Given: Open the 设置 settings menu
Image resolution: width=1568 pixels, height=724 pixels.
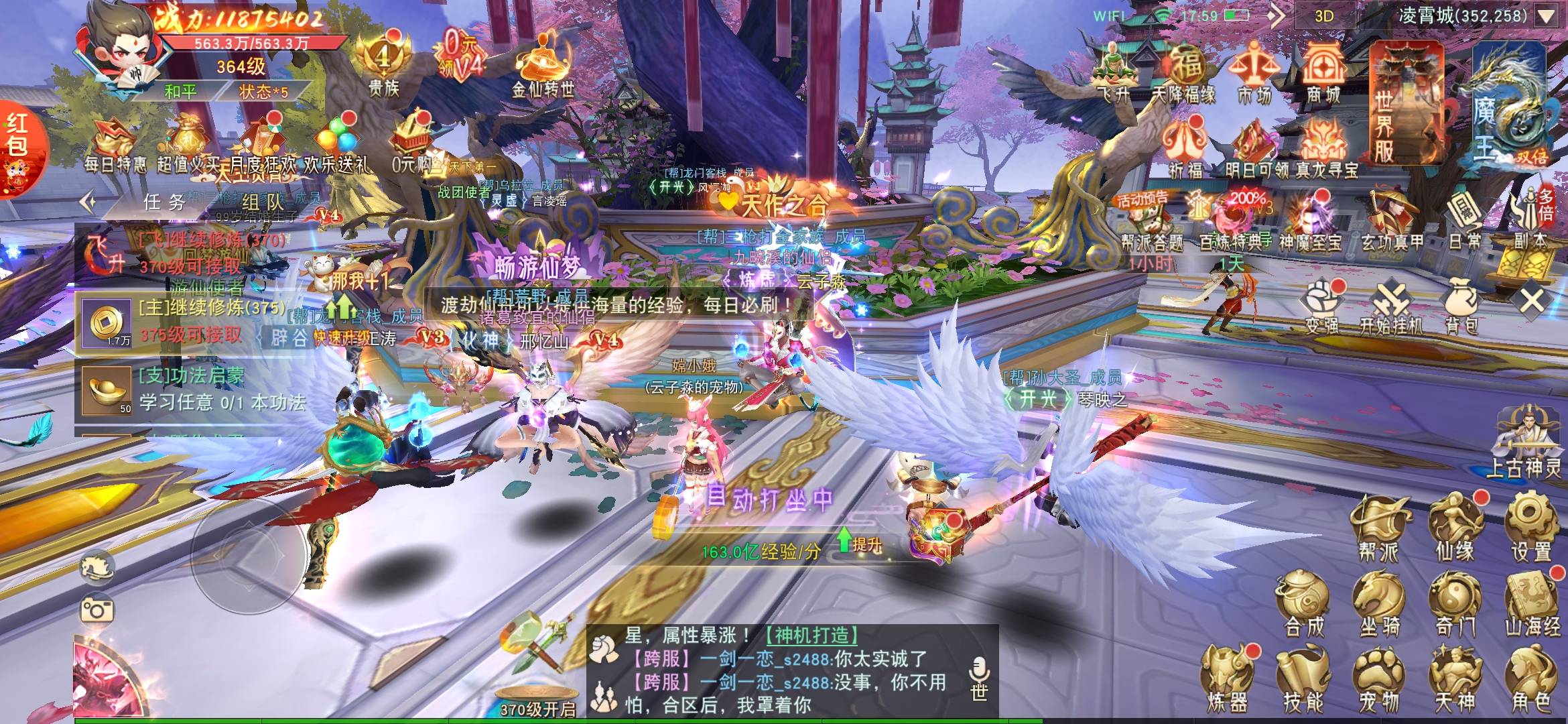Looking at the screenshot, I should pyautogui.click(x=1531, y=528).
